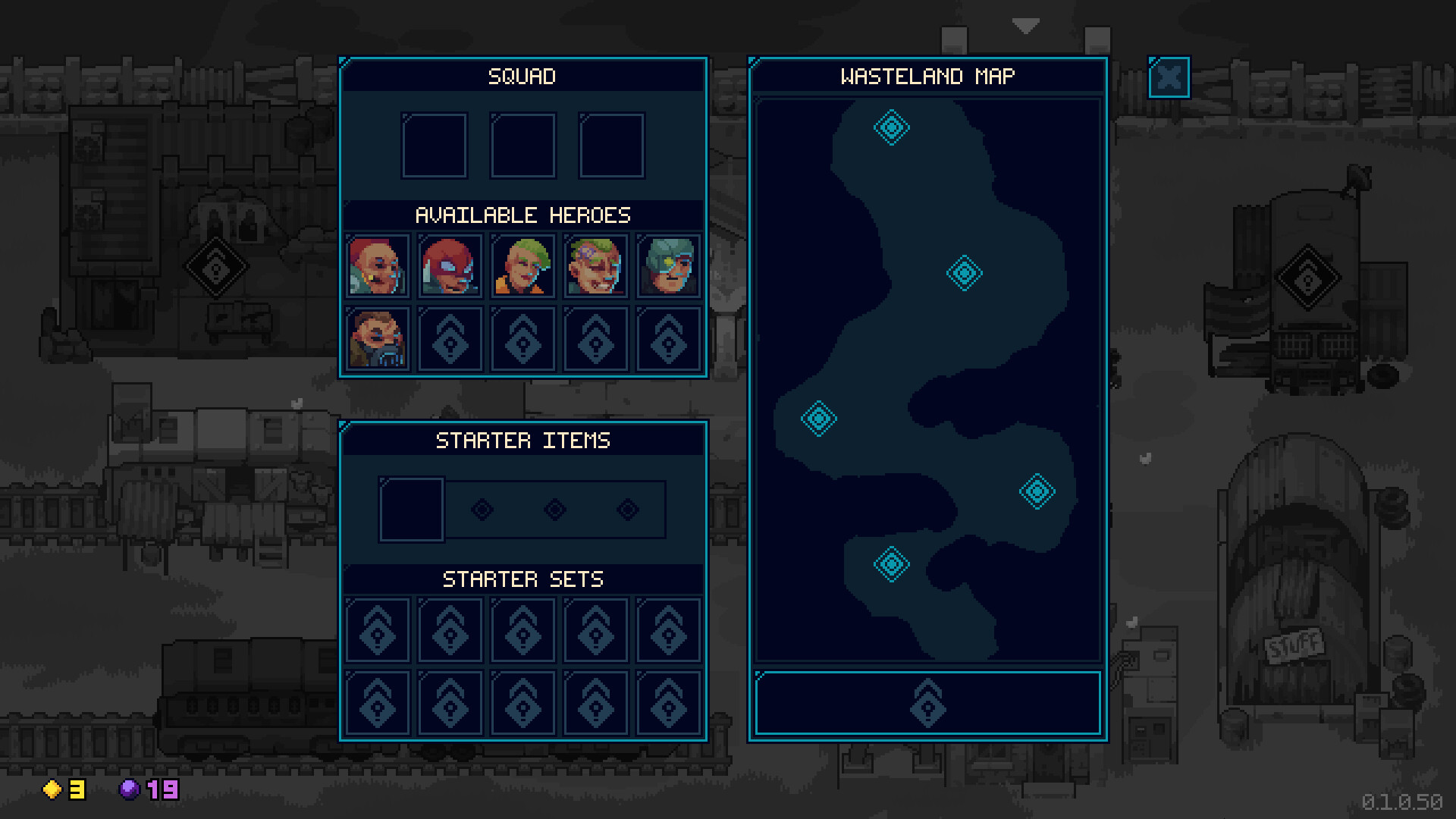The image size is (1456, 819).
Task: Select the rightmost Wasteland Map marker
Action: pyautogui.click(x=1038, y=491)
